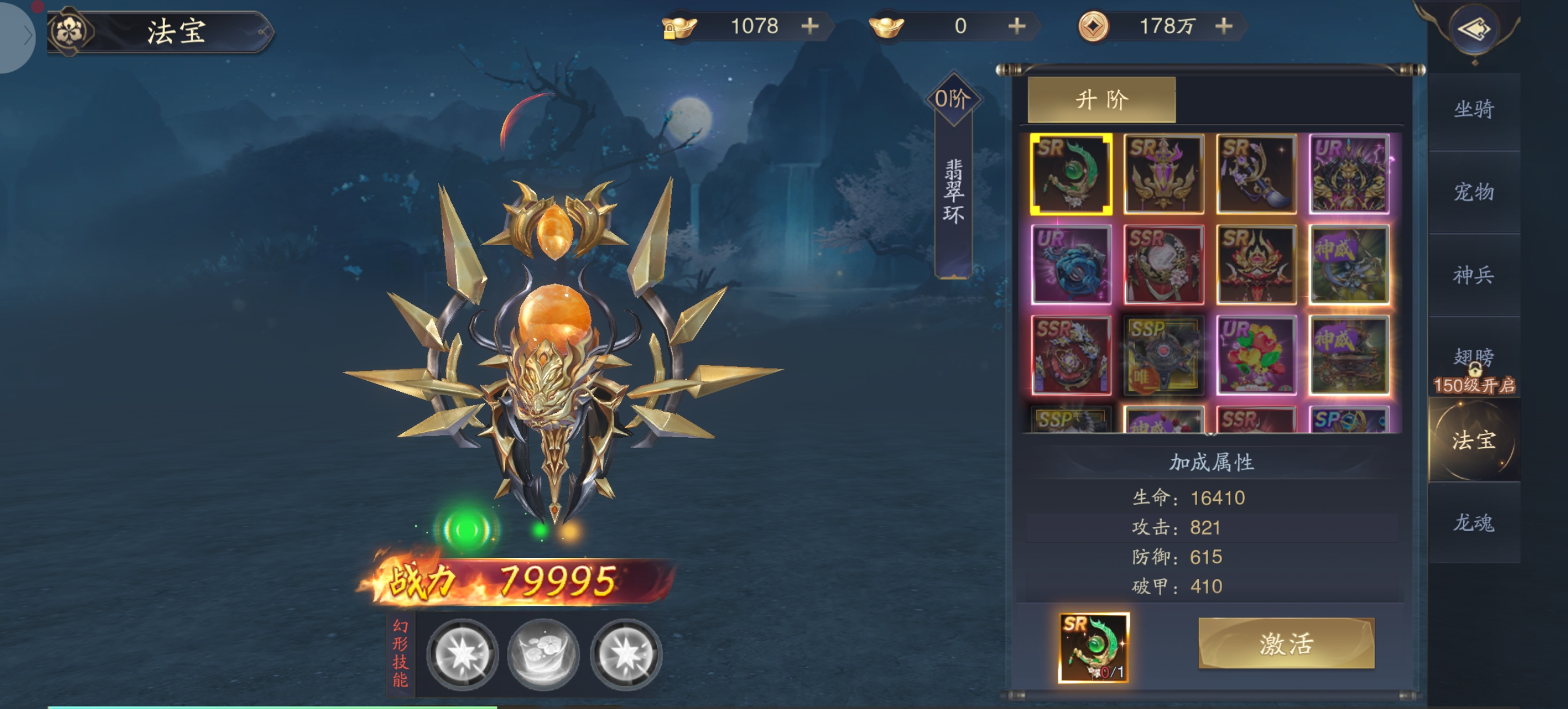Open the SR jade ring material item
This screenshot has height=709, width=1568.
[1094, 647]
